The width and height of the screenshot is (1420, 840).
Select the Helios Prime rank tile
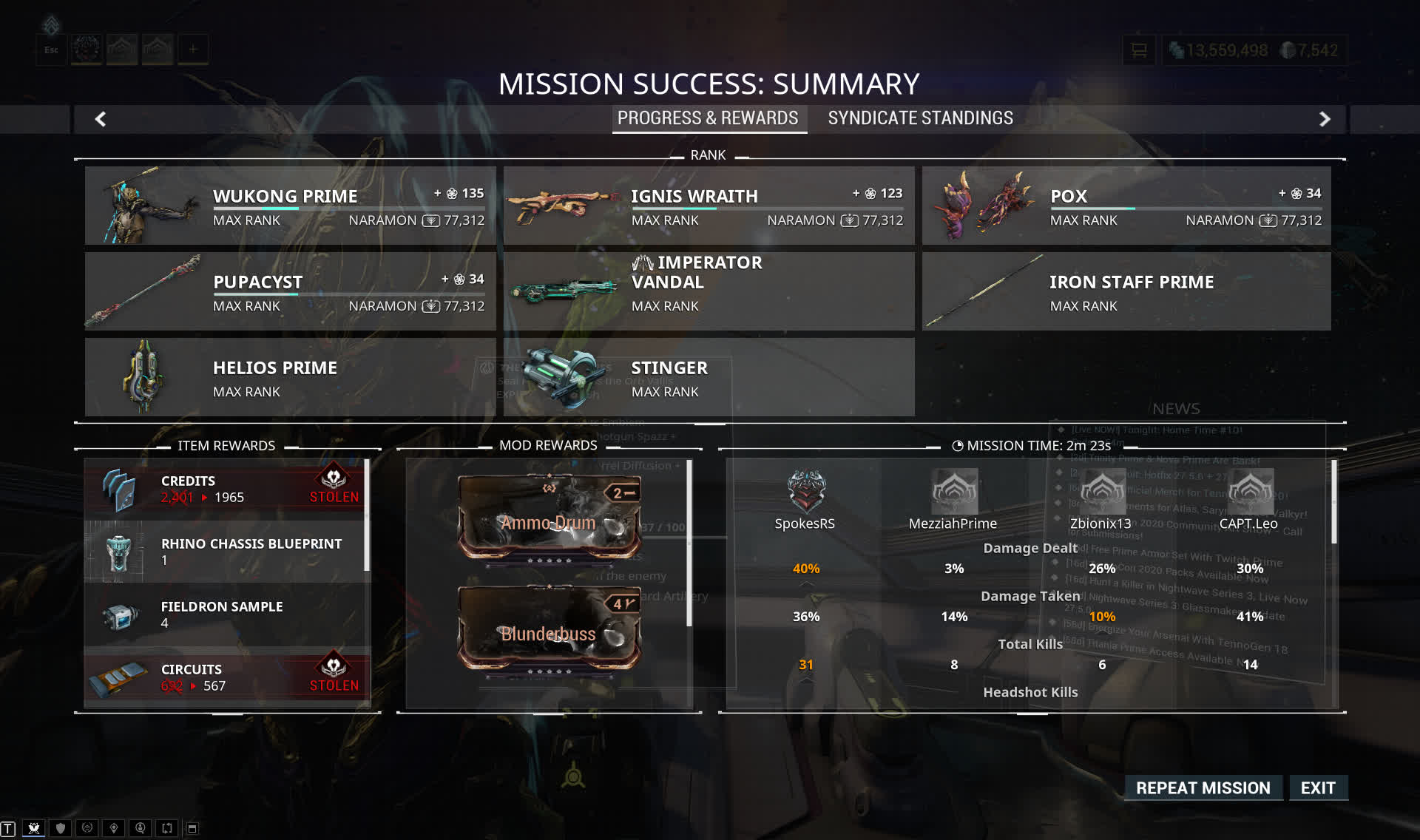pos(290,377)
